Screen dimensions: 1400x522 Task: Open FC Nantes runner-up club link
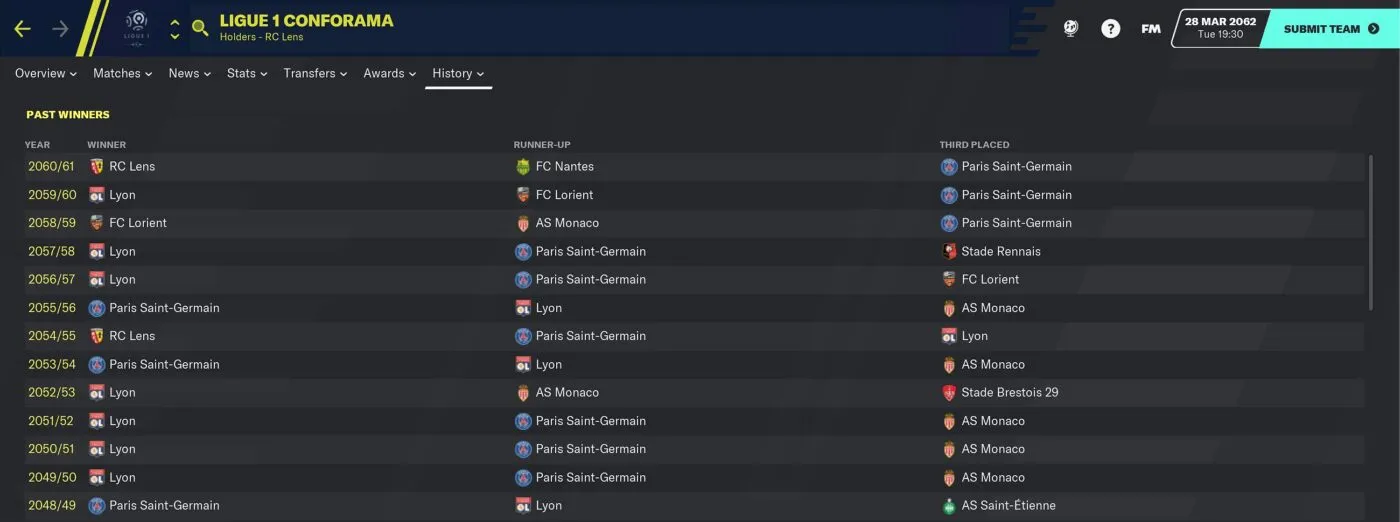[564, 166]
